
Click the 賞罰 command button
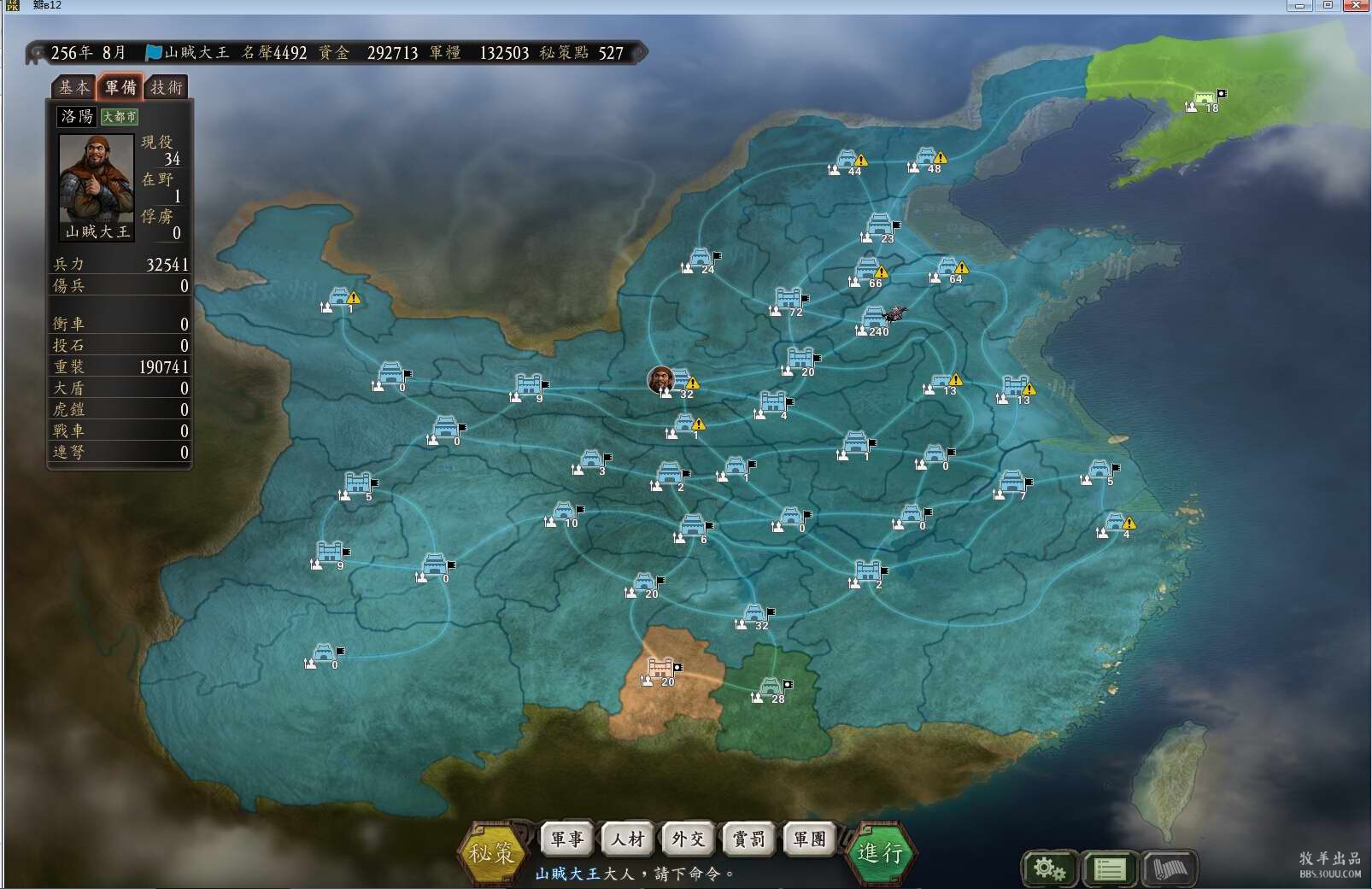749,839
